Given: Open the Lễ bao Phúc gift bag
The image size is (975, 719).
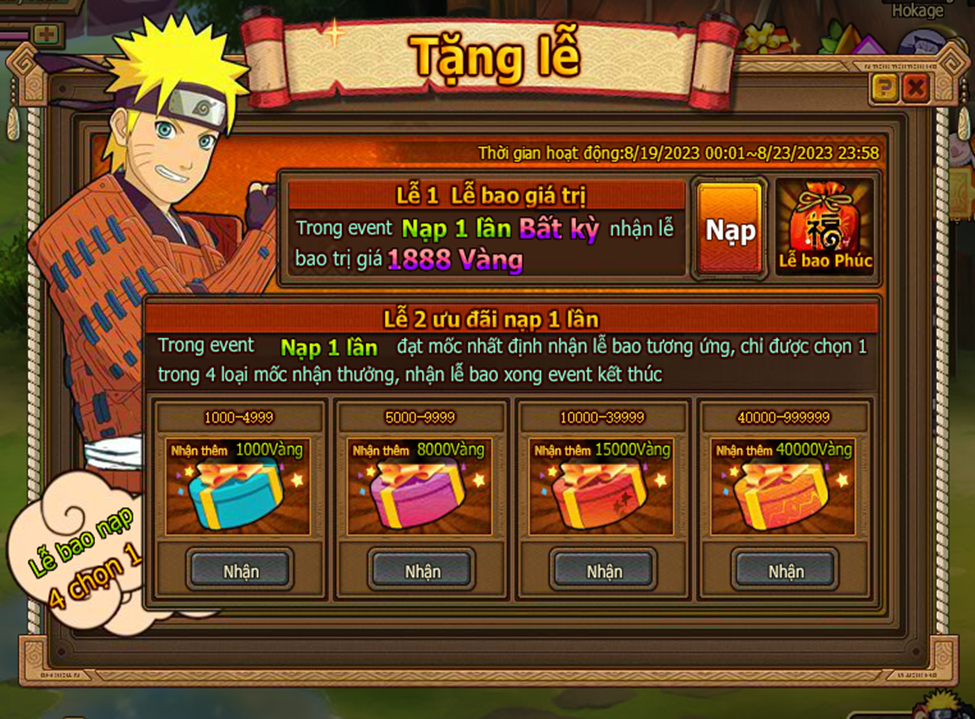Looking at the screenshot, I should (824, 227).
